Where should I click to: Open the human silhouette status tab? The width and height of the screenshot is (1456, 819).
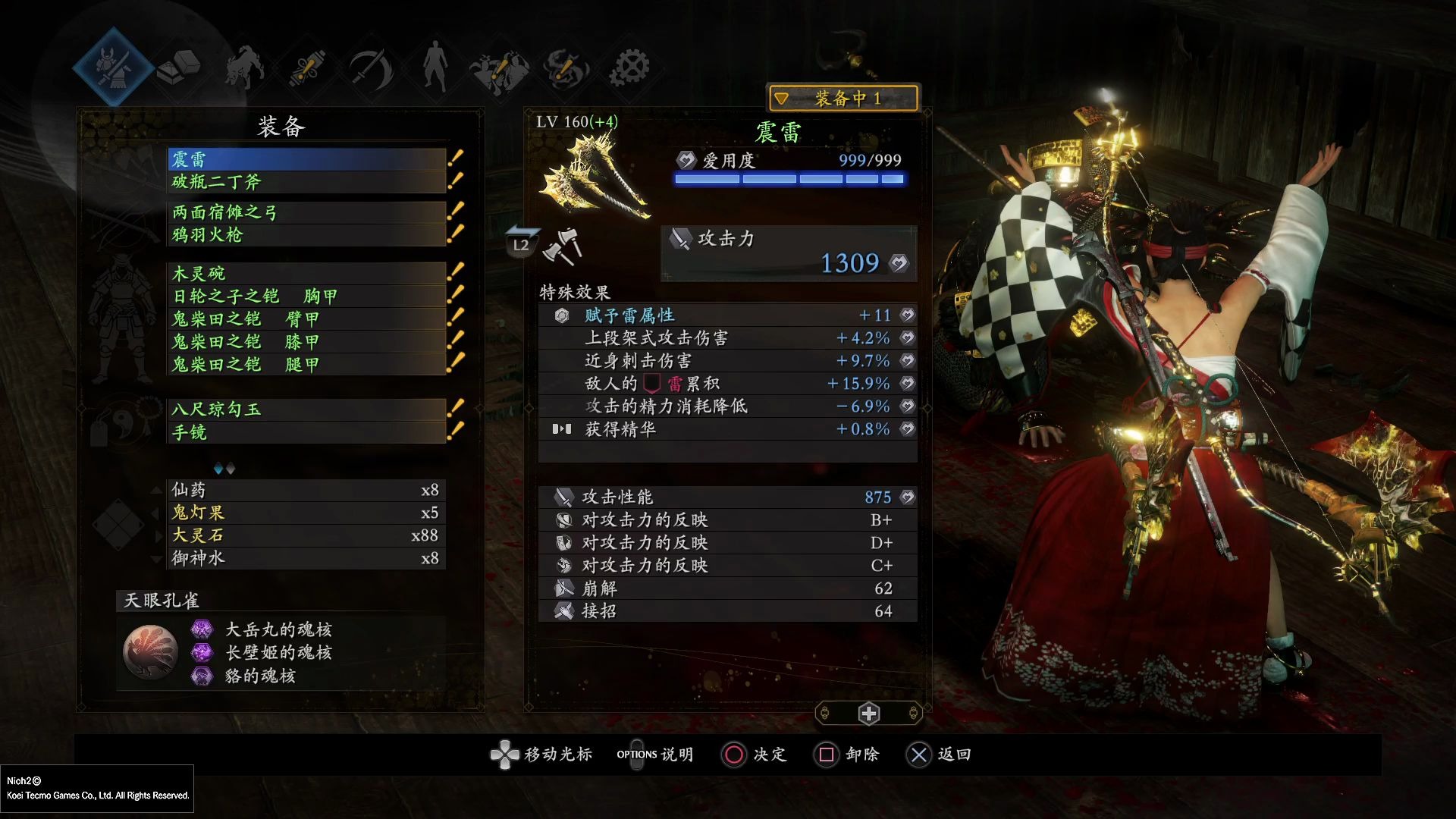tap(435, 67)
